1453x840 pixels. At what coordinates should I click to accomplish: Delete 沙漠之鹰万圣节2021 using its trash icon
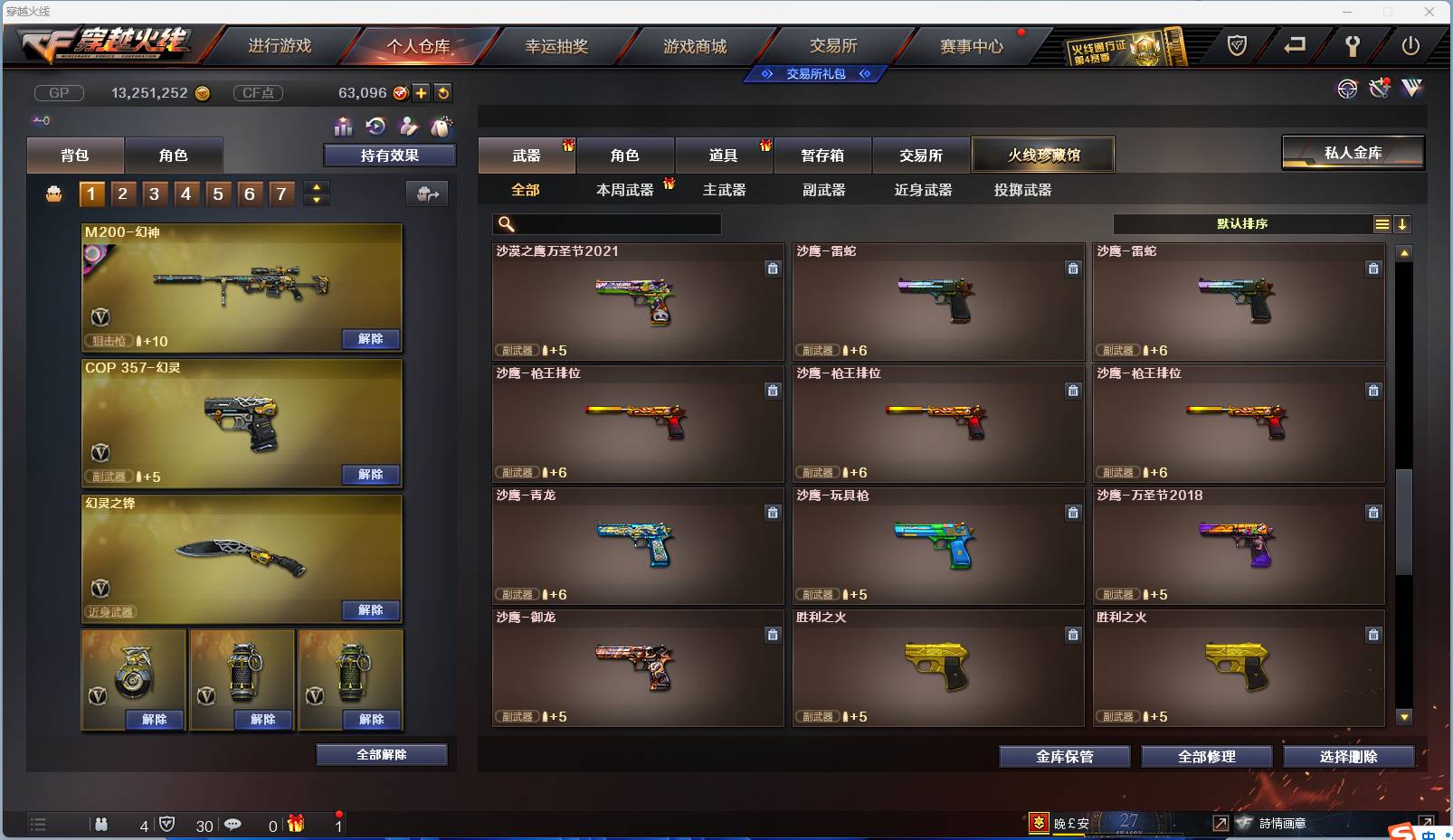[774, 269]
